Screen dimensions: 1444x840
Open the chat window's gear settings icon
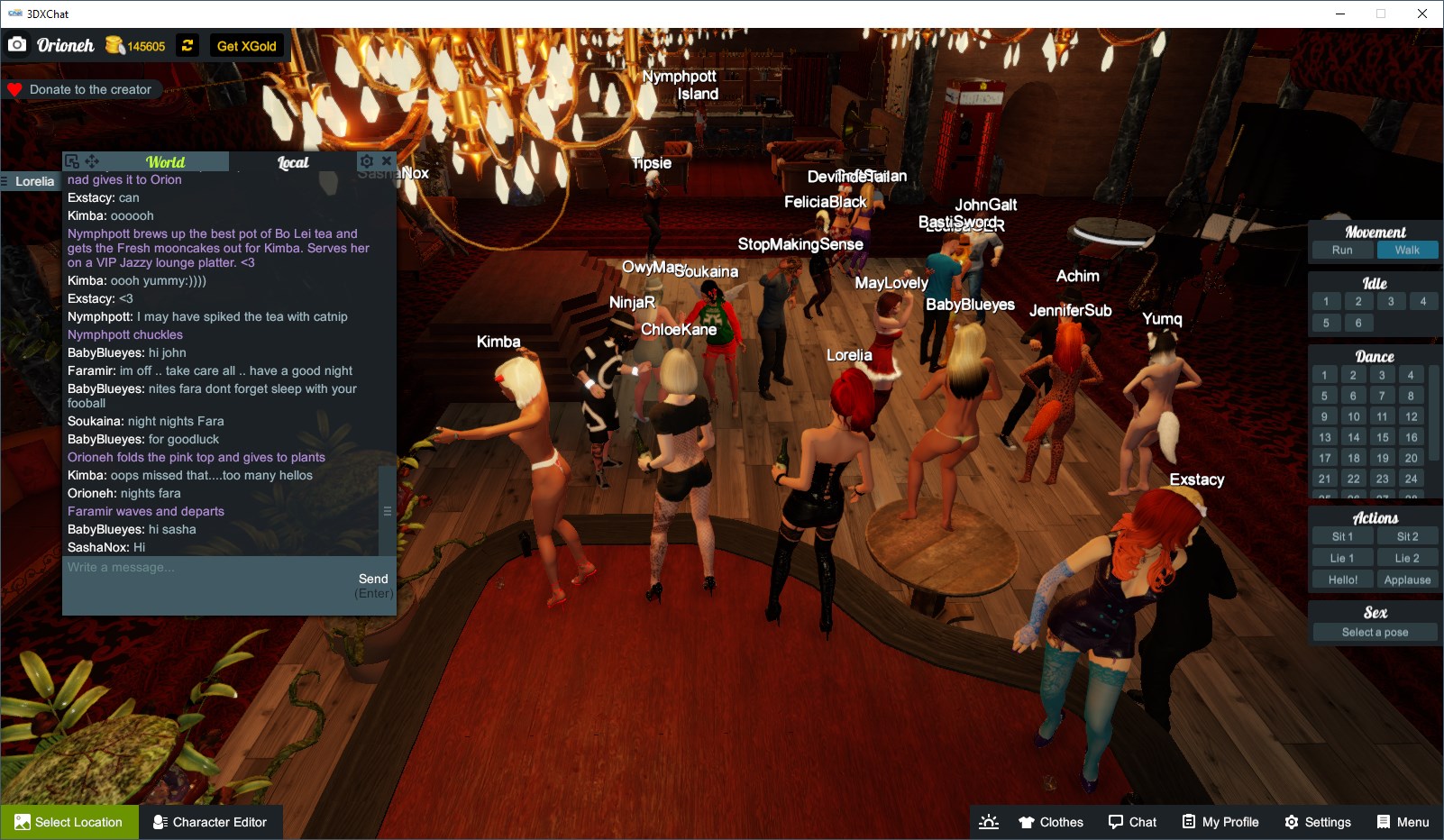coord(367,160)
